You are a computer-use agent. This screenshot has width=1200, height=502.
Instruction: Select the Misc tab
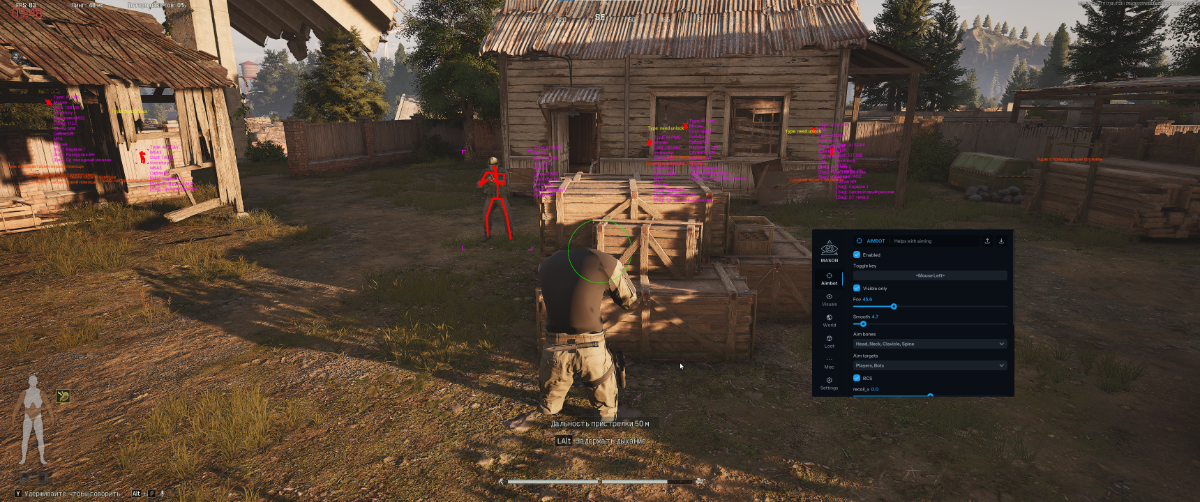829,363
